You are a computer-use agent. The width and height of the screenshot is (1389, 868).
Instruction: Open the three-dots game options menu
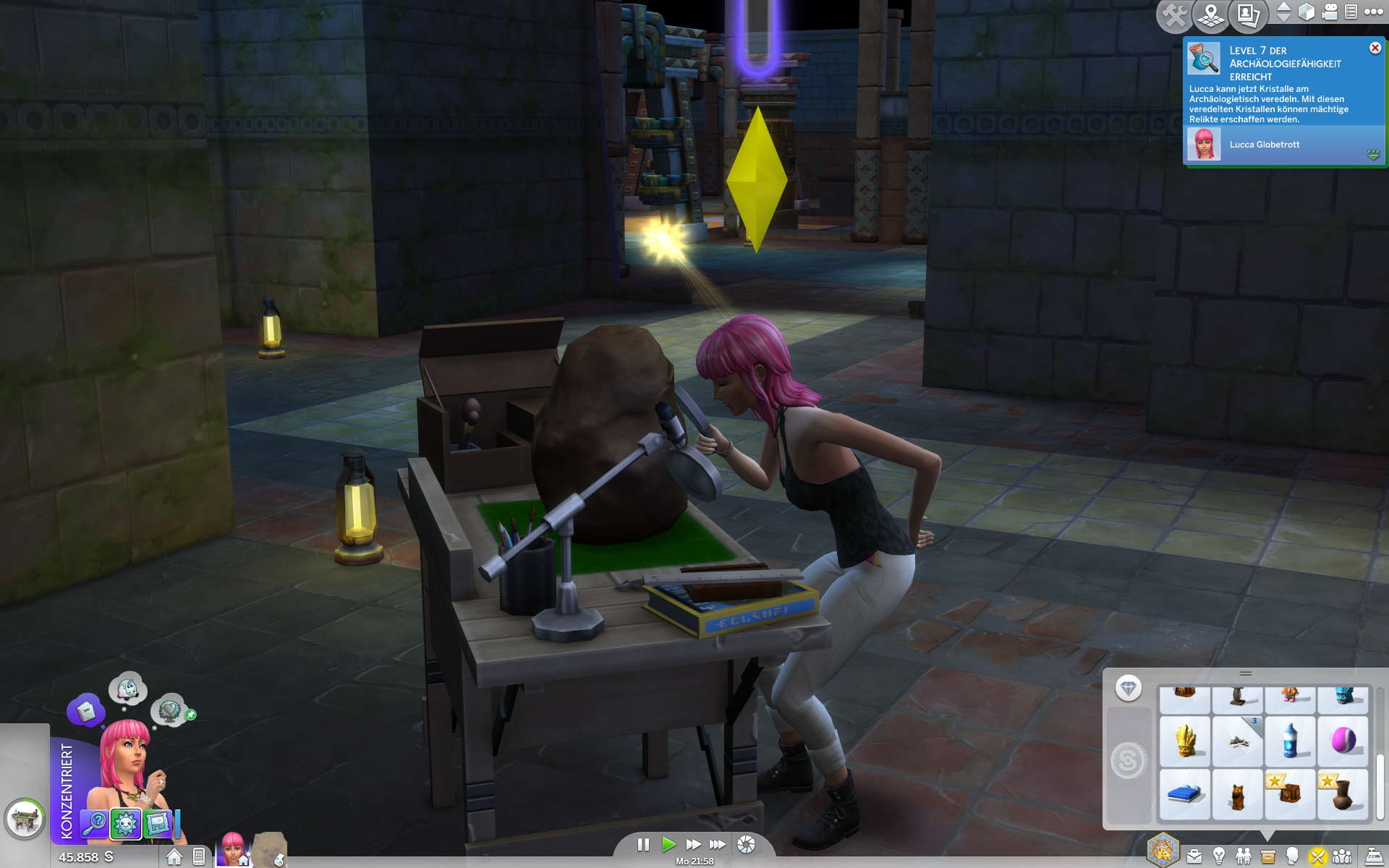click(1374, 12)
